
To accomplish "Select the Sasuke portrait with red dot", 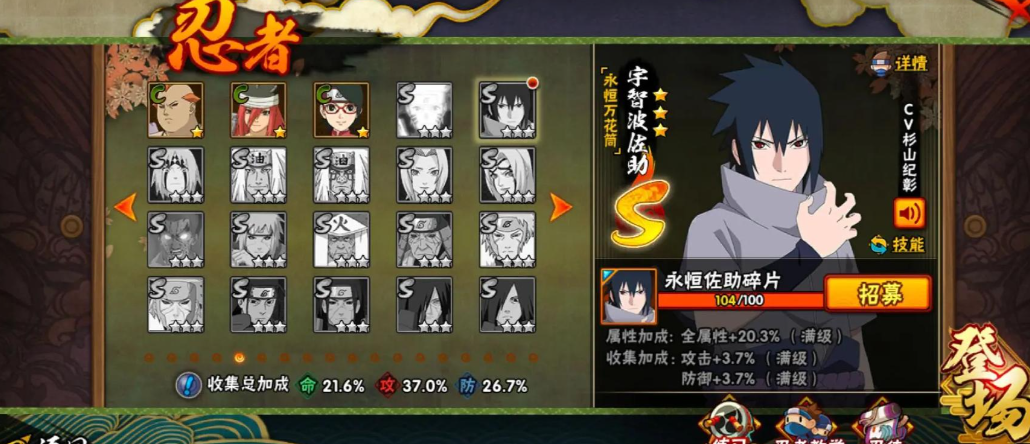I will [507, 110].
